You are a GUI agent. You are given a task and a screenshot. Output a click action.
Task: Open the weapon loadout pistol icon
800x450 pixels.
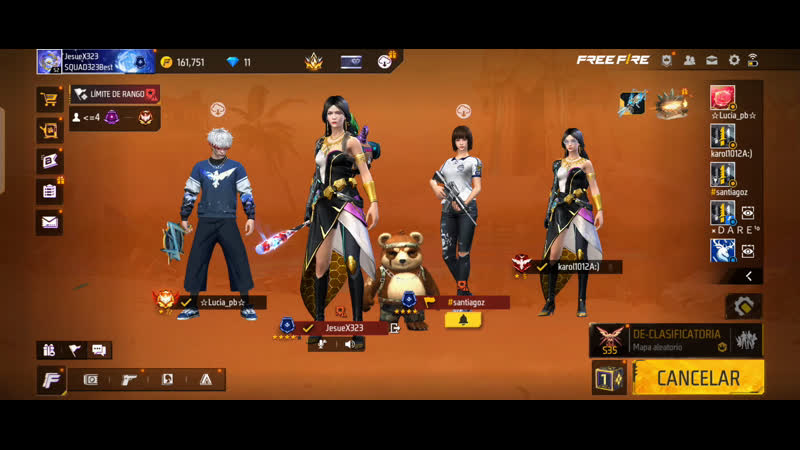pos(129,380)
